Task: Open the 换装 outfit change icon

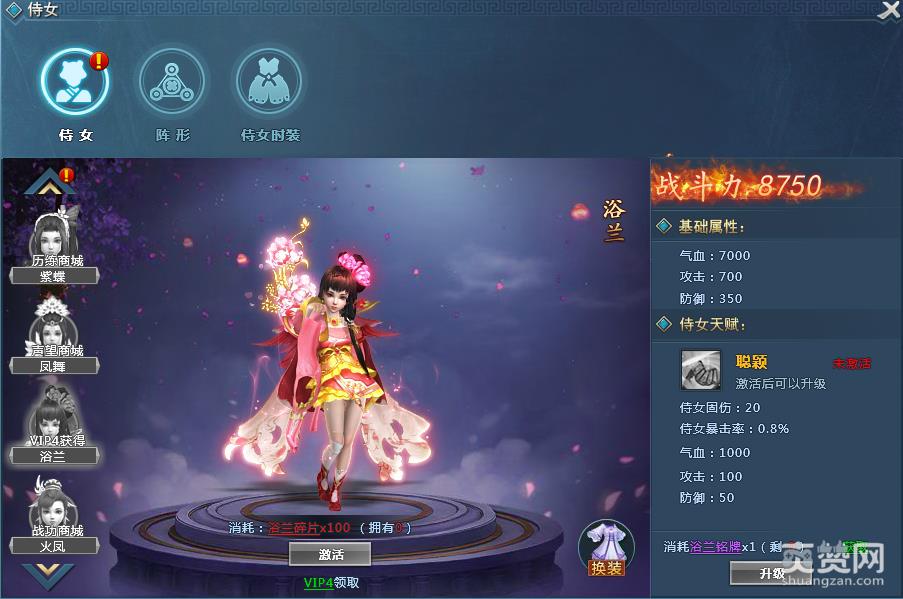Action: [606, 549]
